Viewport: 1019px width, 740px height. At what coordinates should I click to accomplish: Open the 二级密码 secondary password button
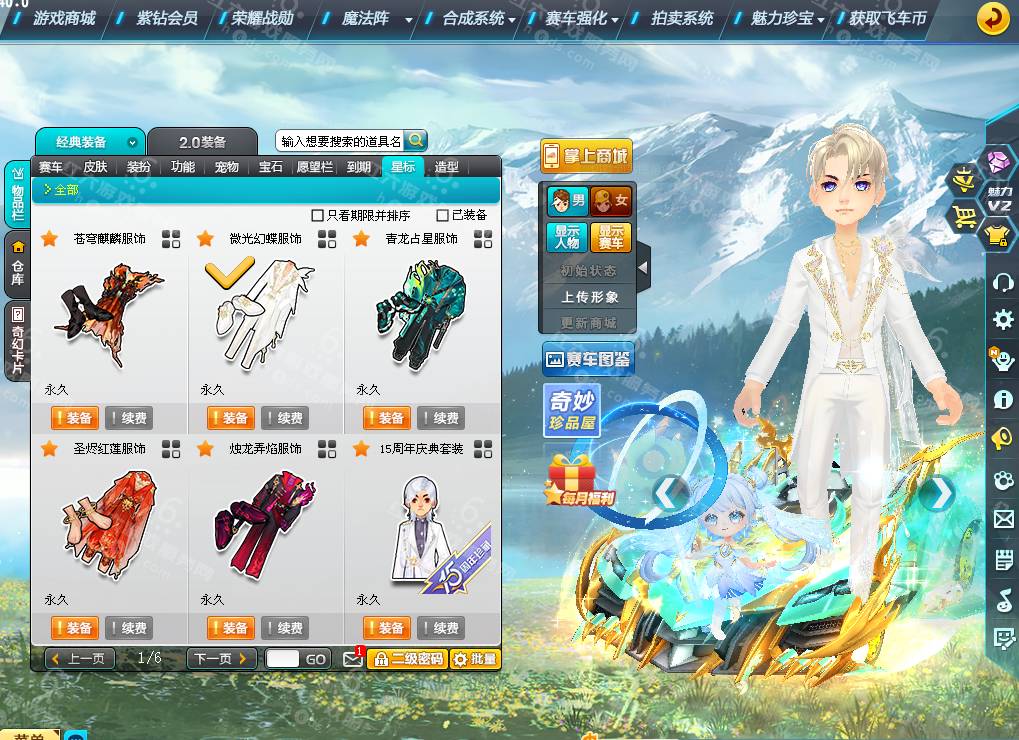(406, 659)
